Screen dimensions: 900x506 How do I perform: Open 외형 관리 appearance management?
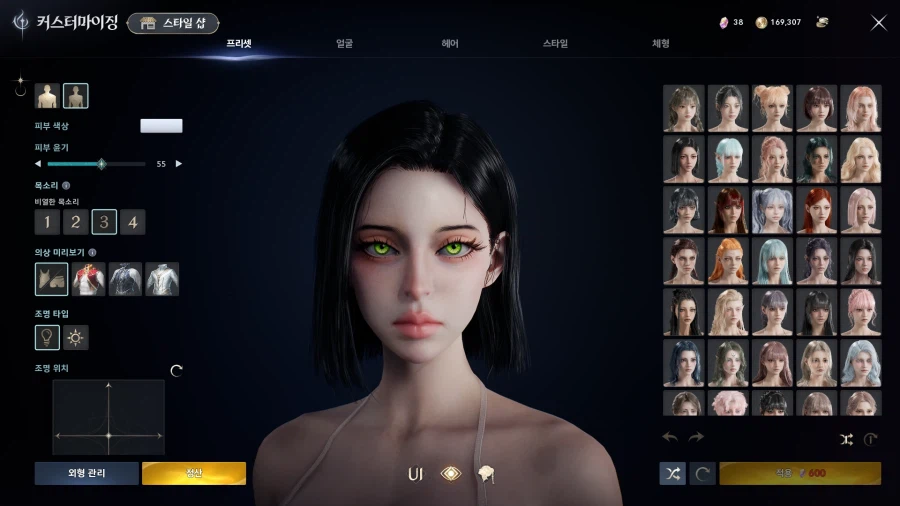[x=86, y=473]
